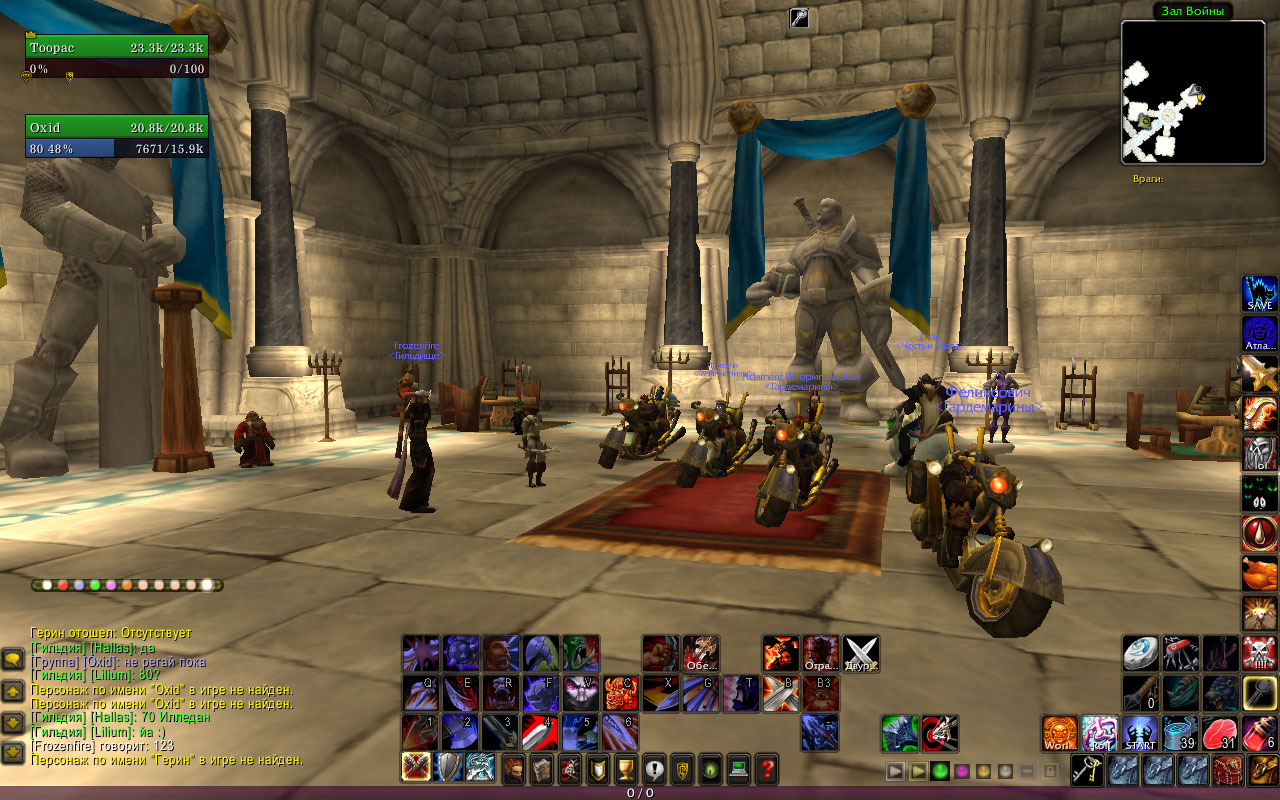1280x800 pixels.
Task: Use the red potion with count 6
Action: click(1260, 732)
